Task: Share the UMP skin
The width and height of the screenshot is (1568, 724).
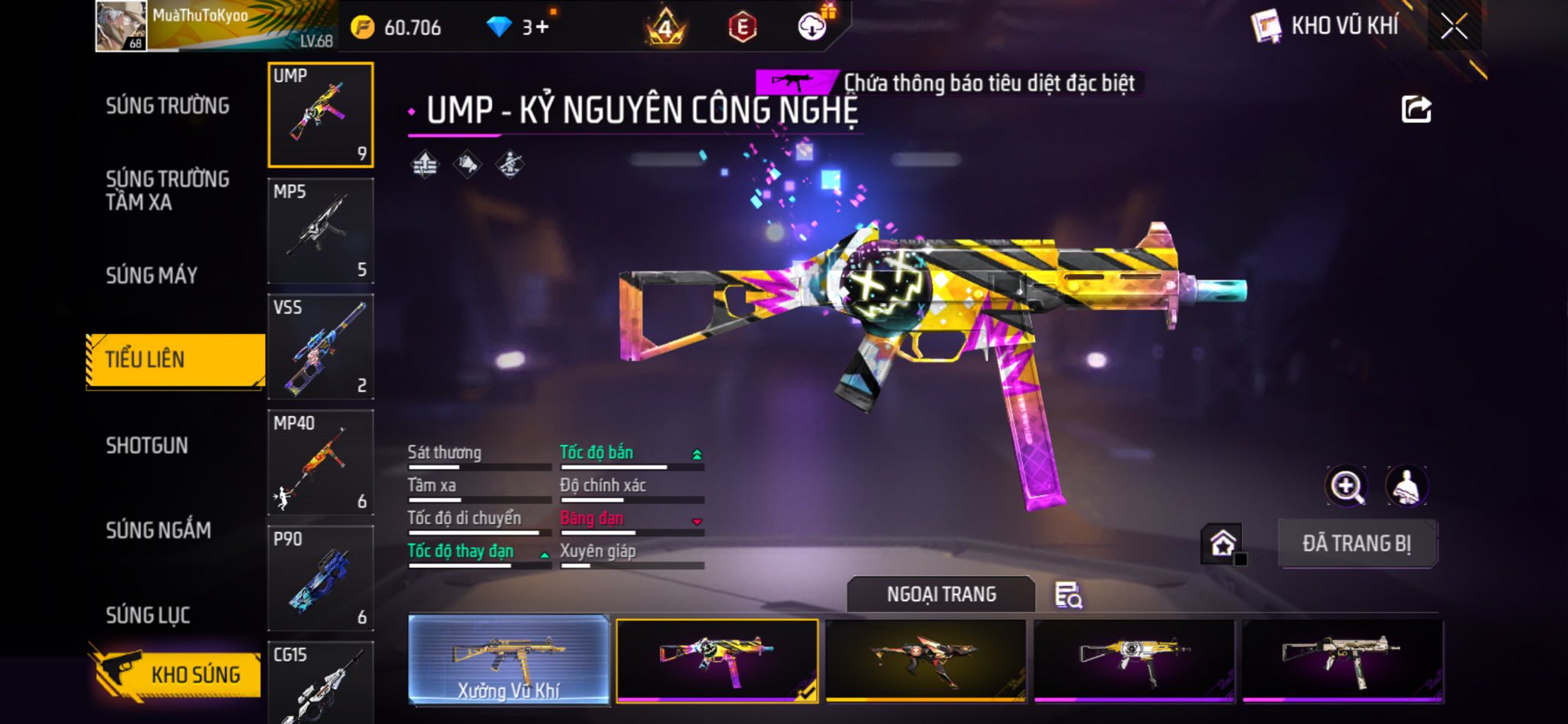Action: coord(1416,110)
